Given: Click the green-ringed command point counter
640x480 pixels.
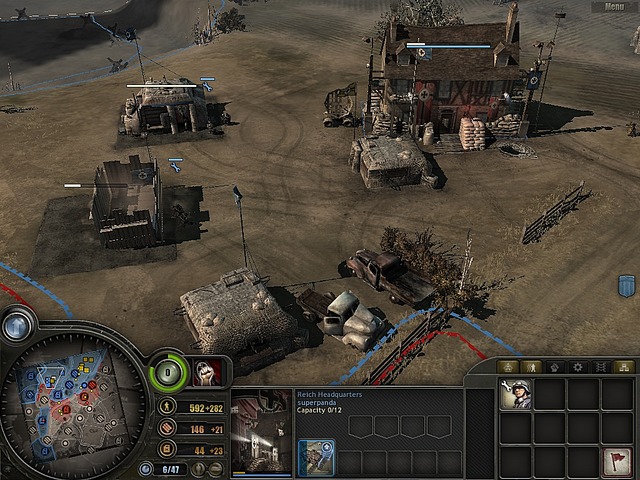Looking at the screenshot, I should click(x=167, y=372).
